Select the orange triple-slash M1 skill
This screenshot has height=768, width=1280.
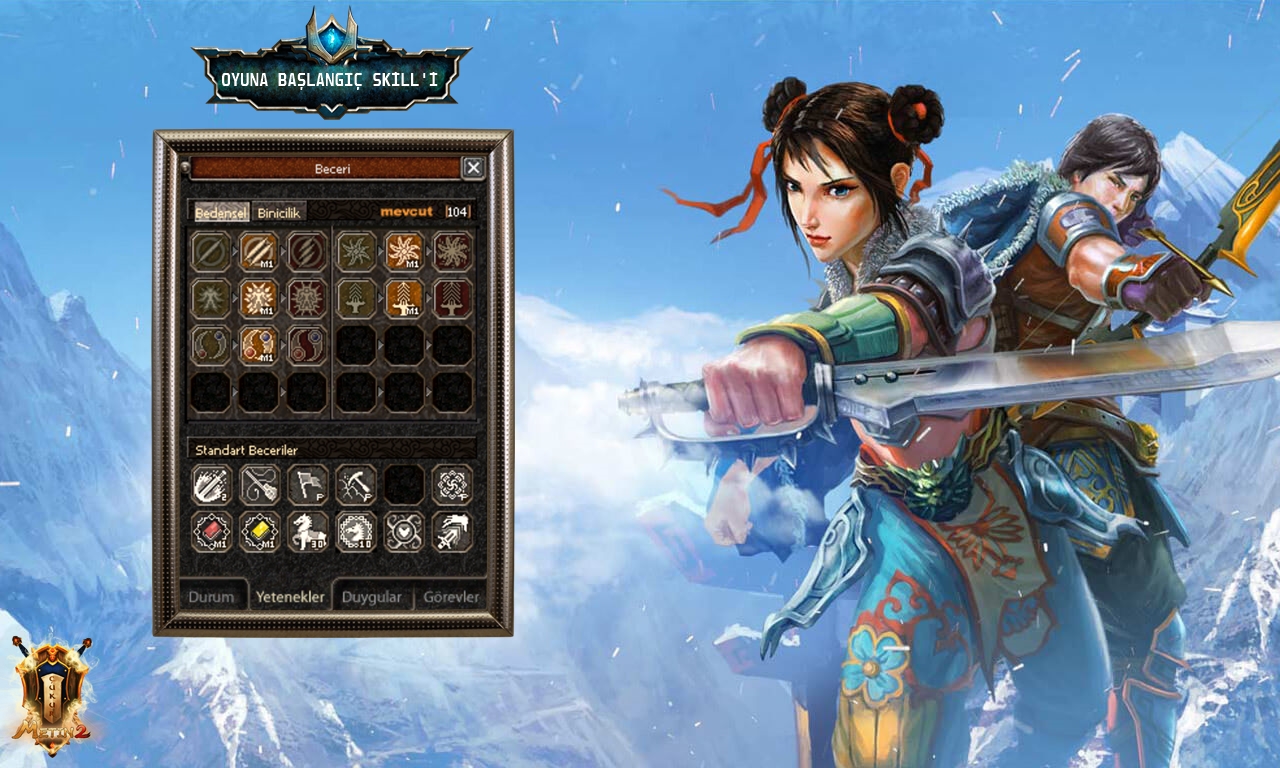click(x=259, y=251)
